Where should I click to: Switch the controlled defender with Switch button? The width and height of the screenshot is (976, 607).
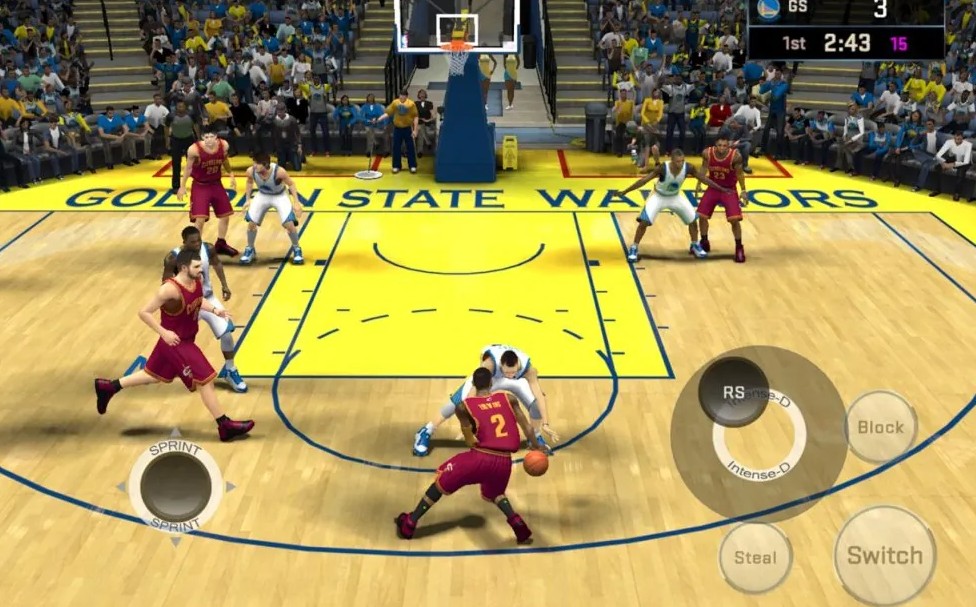[x=885, y=555]
